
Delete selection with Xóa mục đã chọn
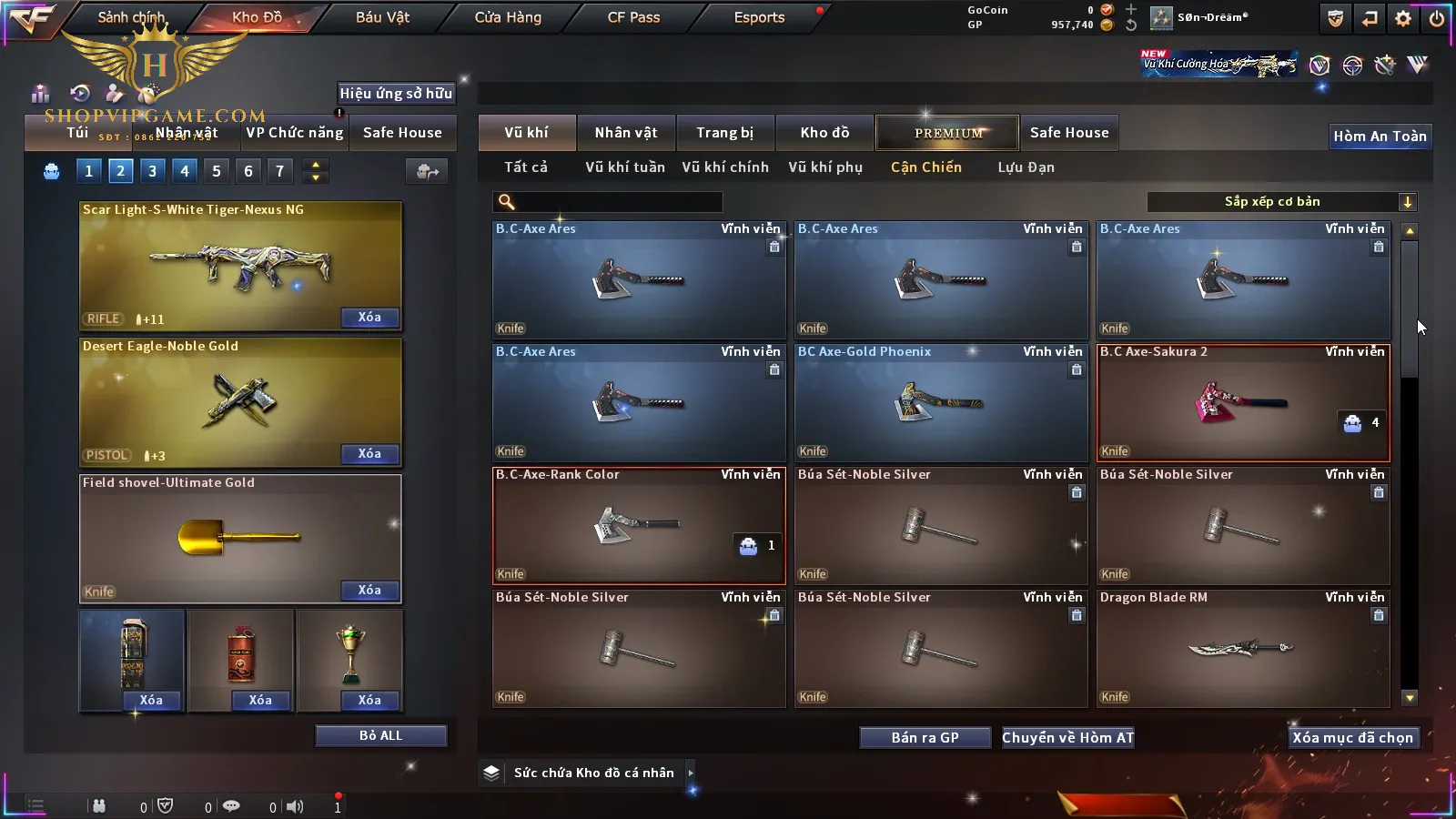1352,738
